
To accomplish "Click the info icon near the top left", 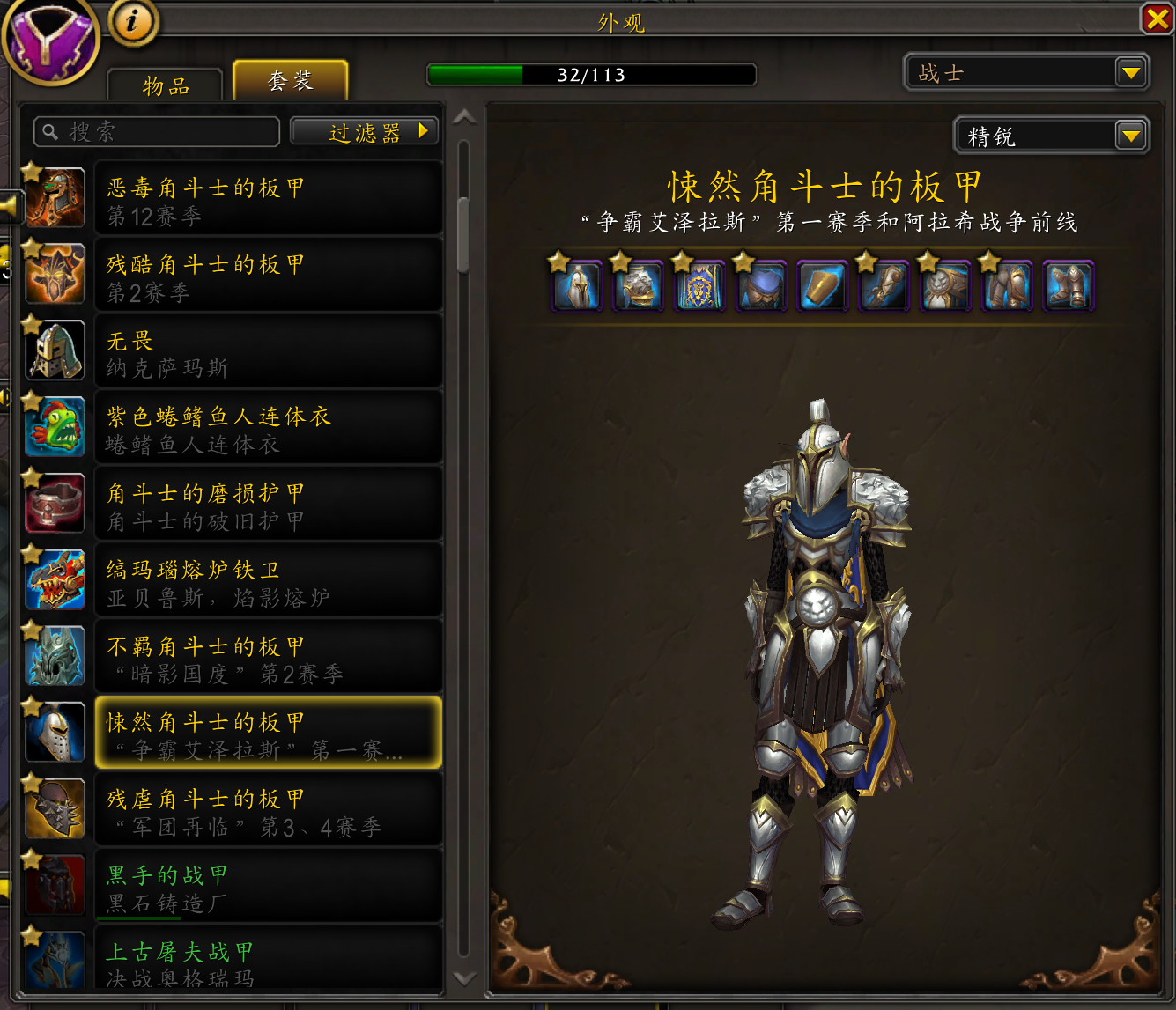I will coord(132,24).
